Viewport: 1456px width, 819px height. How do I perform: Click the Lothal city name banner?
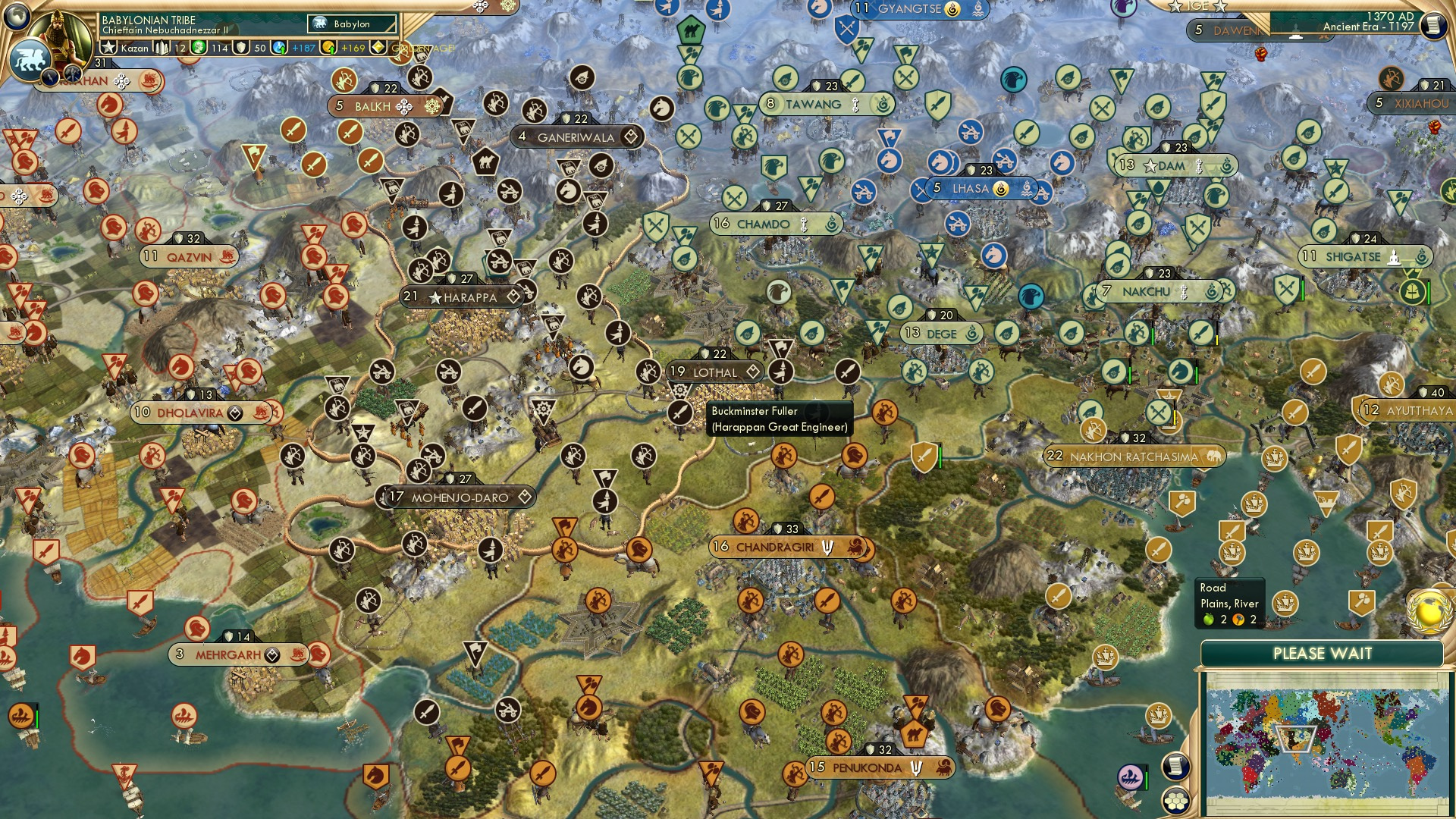(716, 372)
